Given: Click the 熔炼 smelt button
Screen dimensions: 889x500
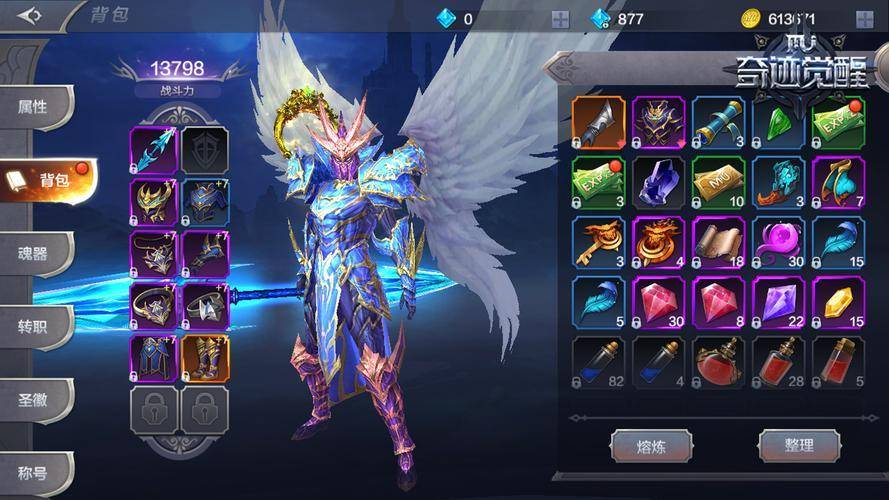Looking at the screenshot, I should pyautogui.click(x=651, y=445).
